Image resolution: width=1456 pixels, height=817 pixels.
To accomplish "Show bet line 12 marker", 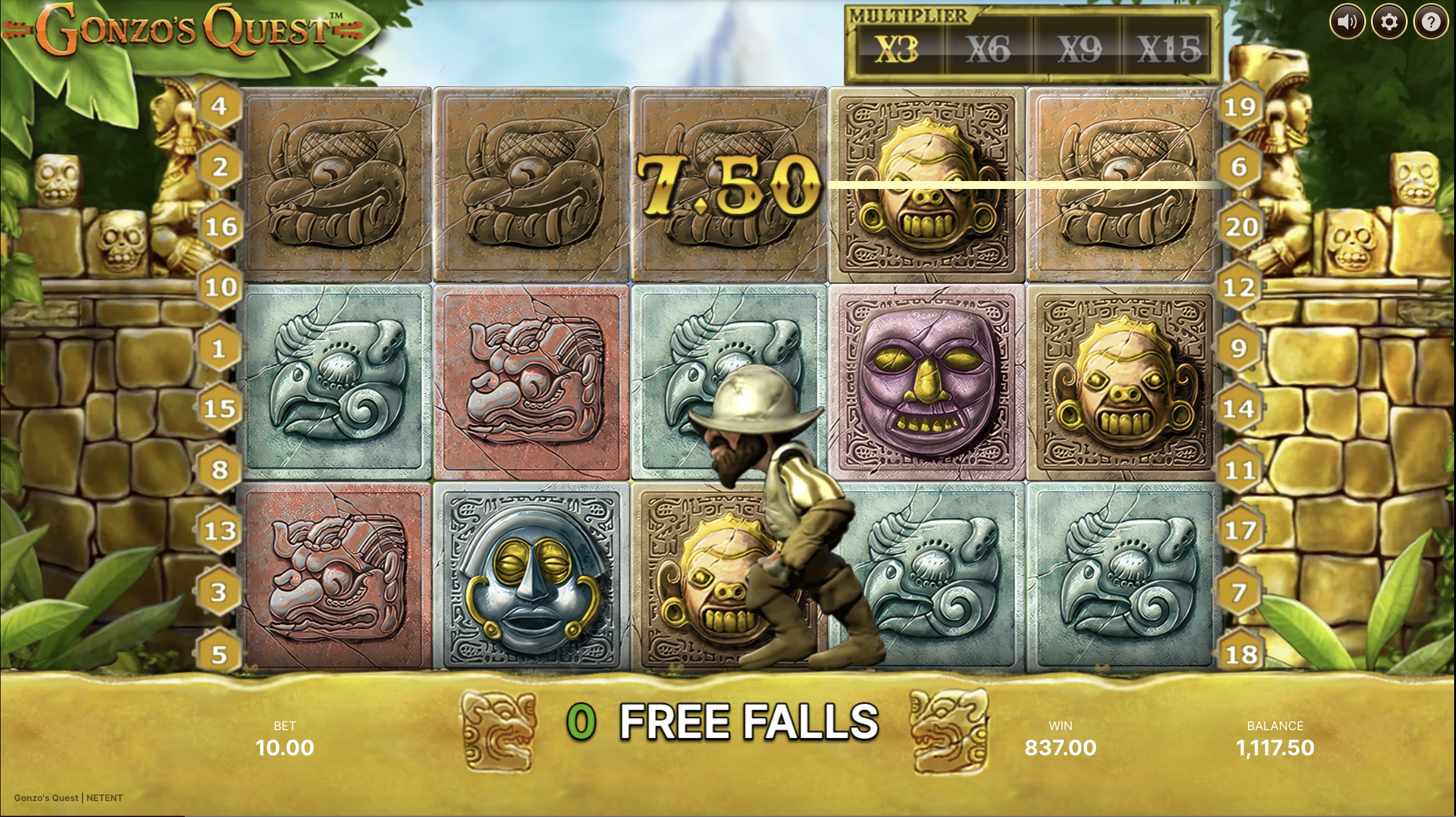I will point(1239,287).
